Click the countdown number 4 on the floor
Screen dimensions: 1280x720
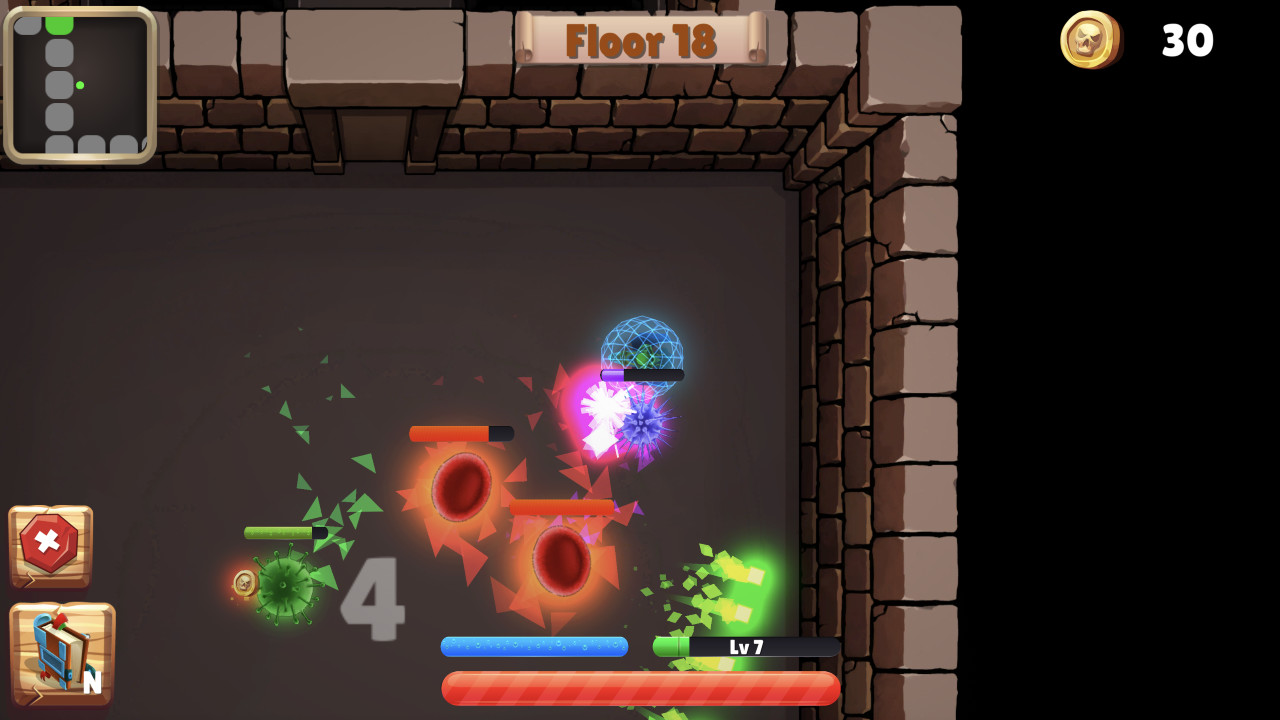(x=374, y=601)
